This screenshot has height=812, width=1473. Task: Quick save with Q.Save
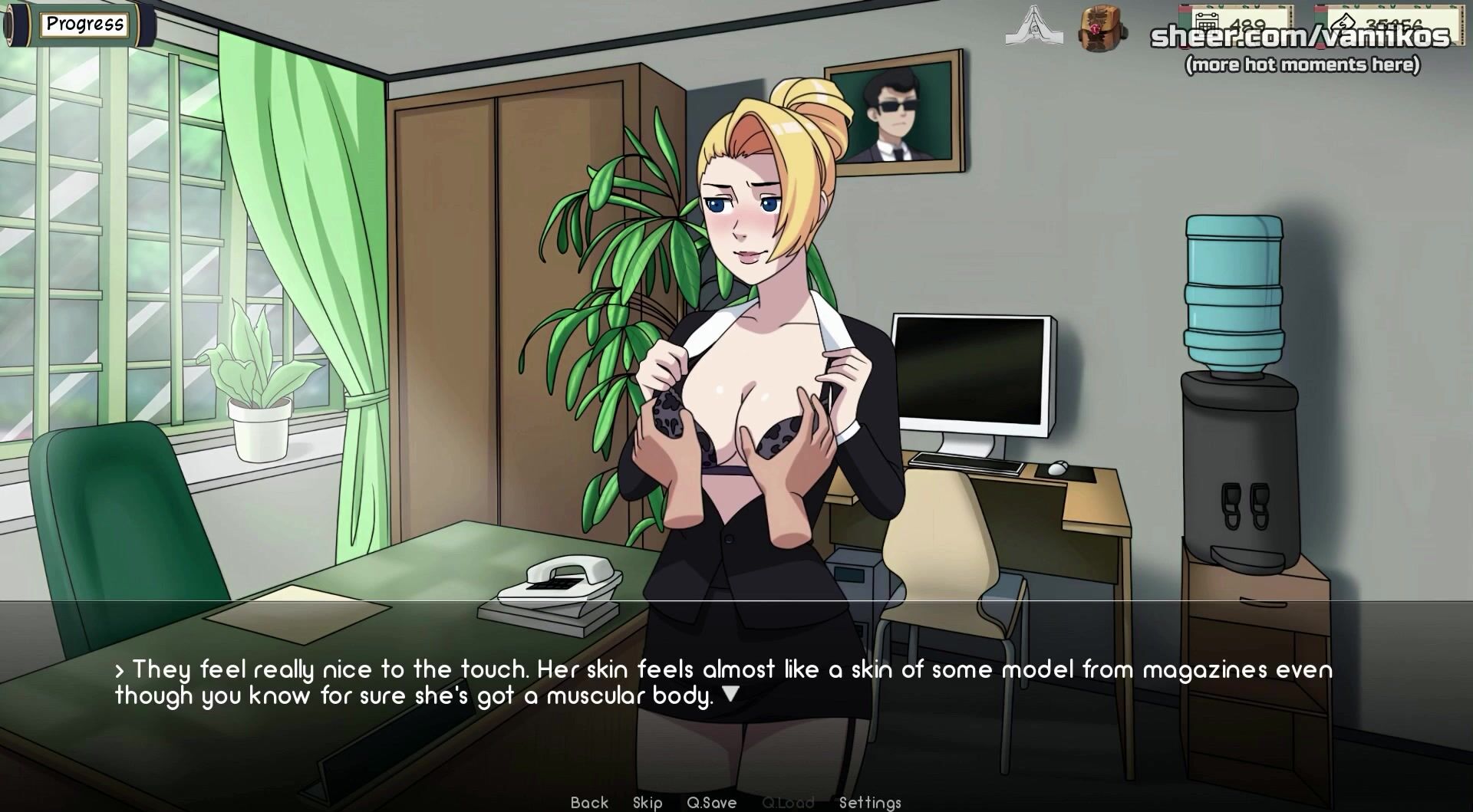(x=711, y=802)
